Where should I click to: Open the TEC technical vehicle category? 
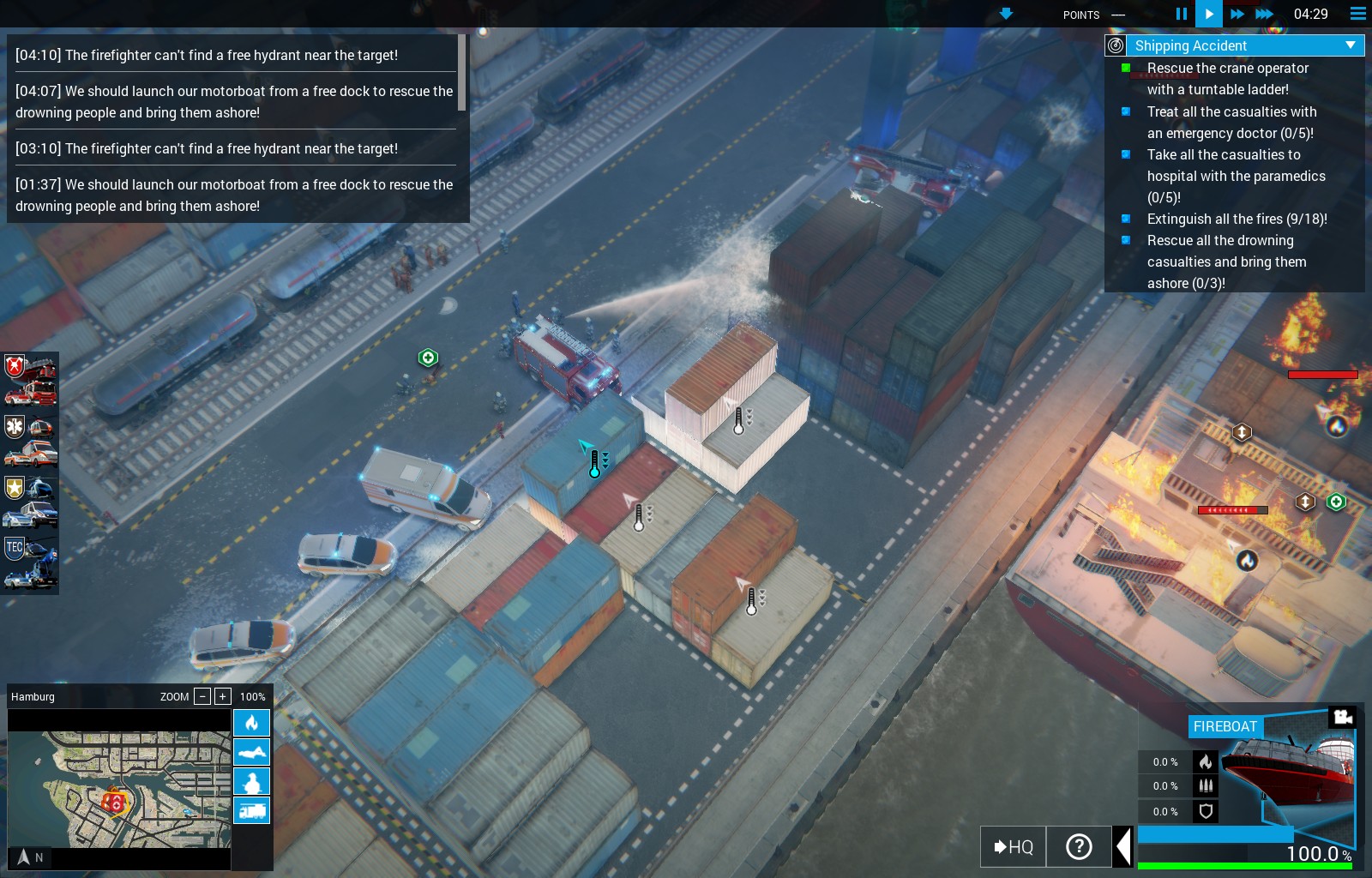(31, 562)
